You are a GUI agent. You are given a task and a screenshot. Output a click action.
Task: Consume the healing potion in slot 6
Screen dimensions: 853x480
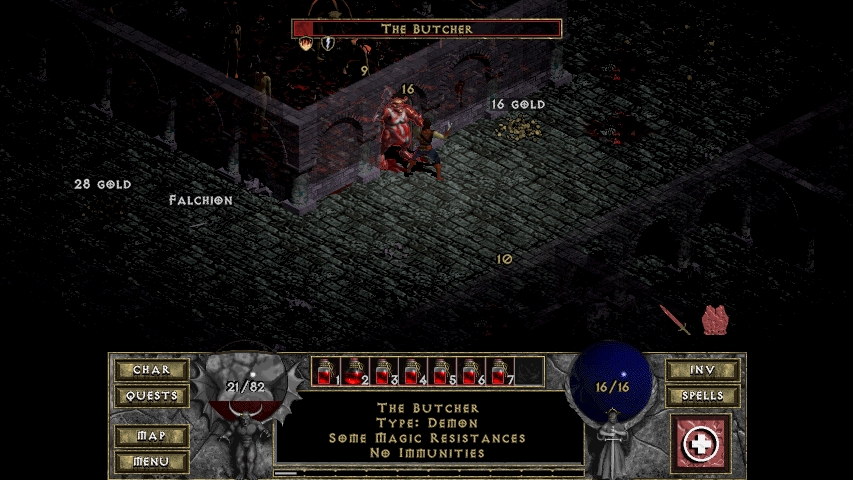click(471, 371)
